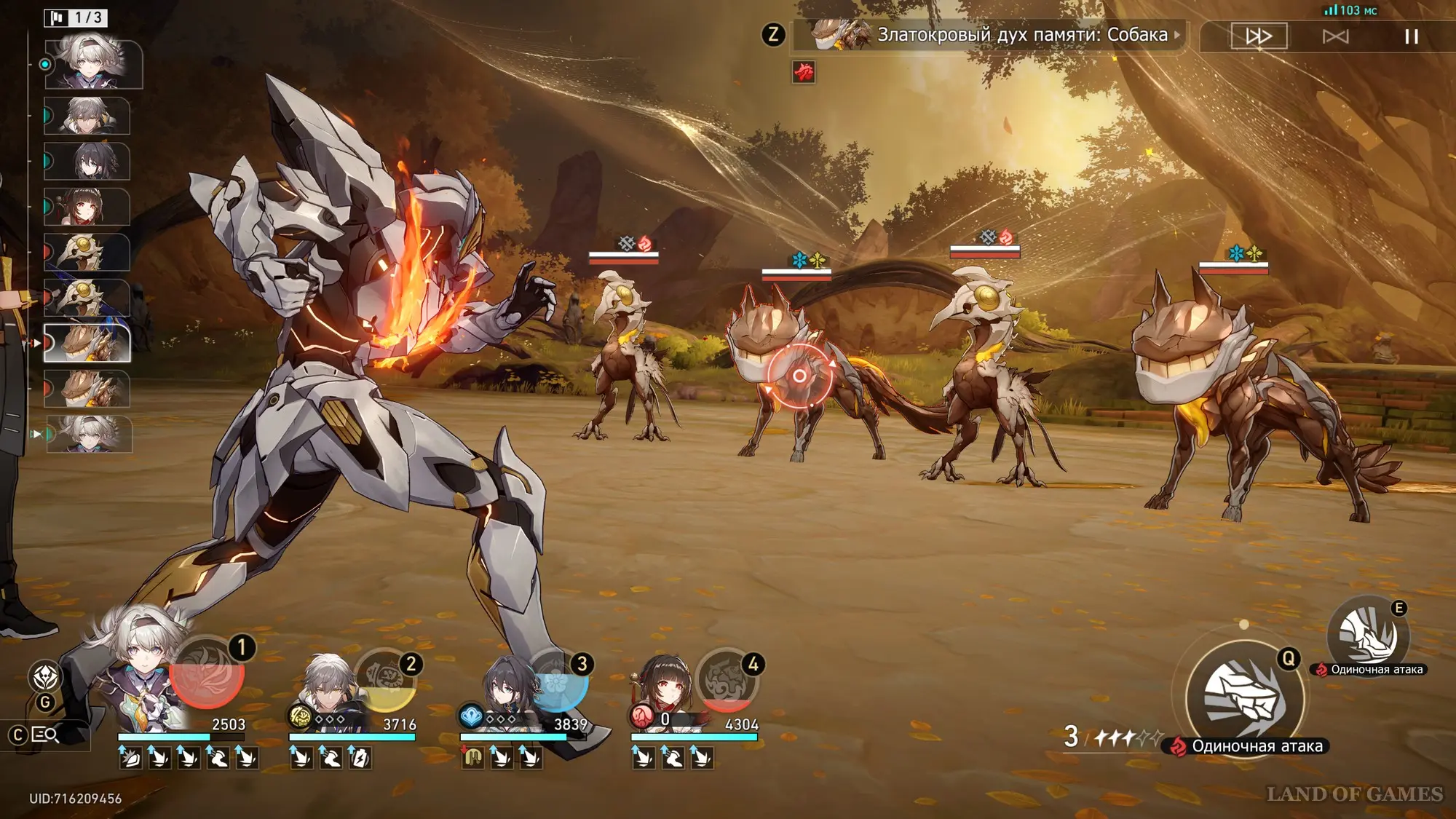
Task: Pause the battle
Action: (x=1411, y=36)
